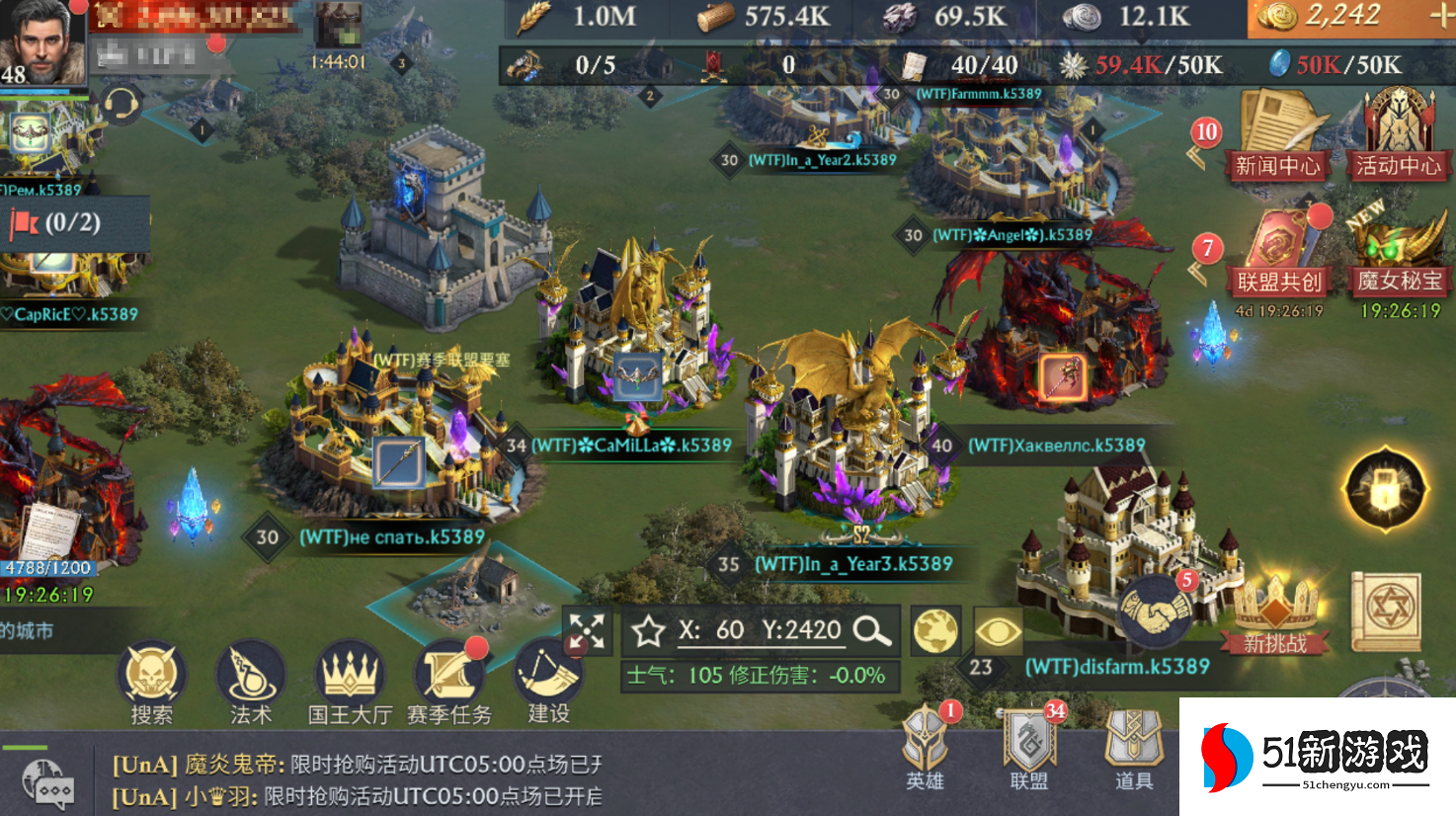Viewport: 1456px width, 816px height.
Task: Open the Build (建设) menu
Action: pyautogui.click(x=547, y=678)
